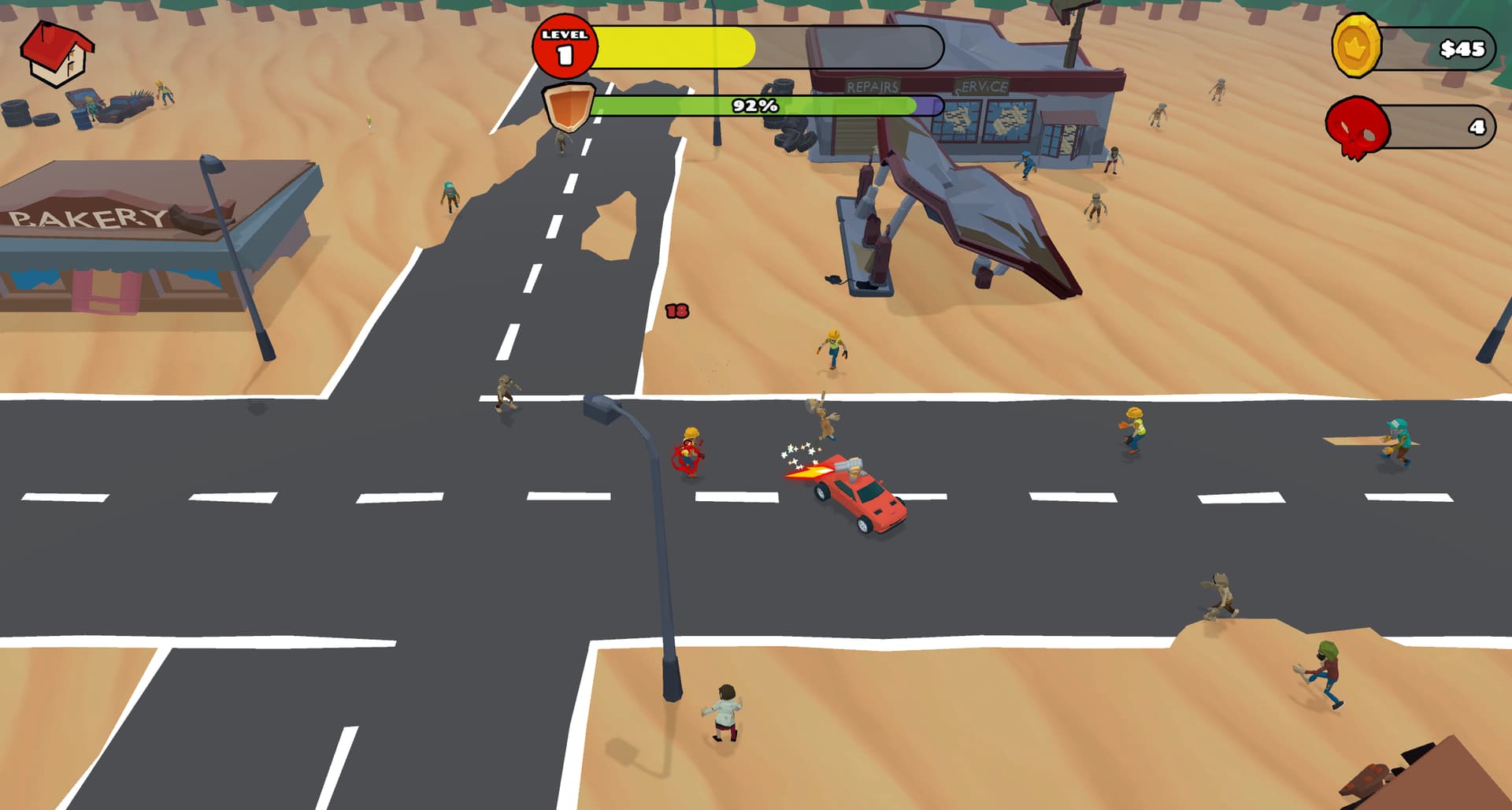Click the red house home button
Screen dimensions: 1512x810
pos(57,53)
